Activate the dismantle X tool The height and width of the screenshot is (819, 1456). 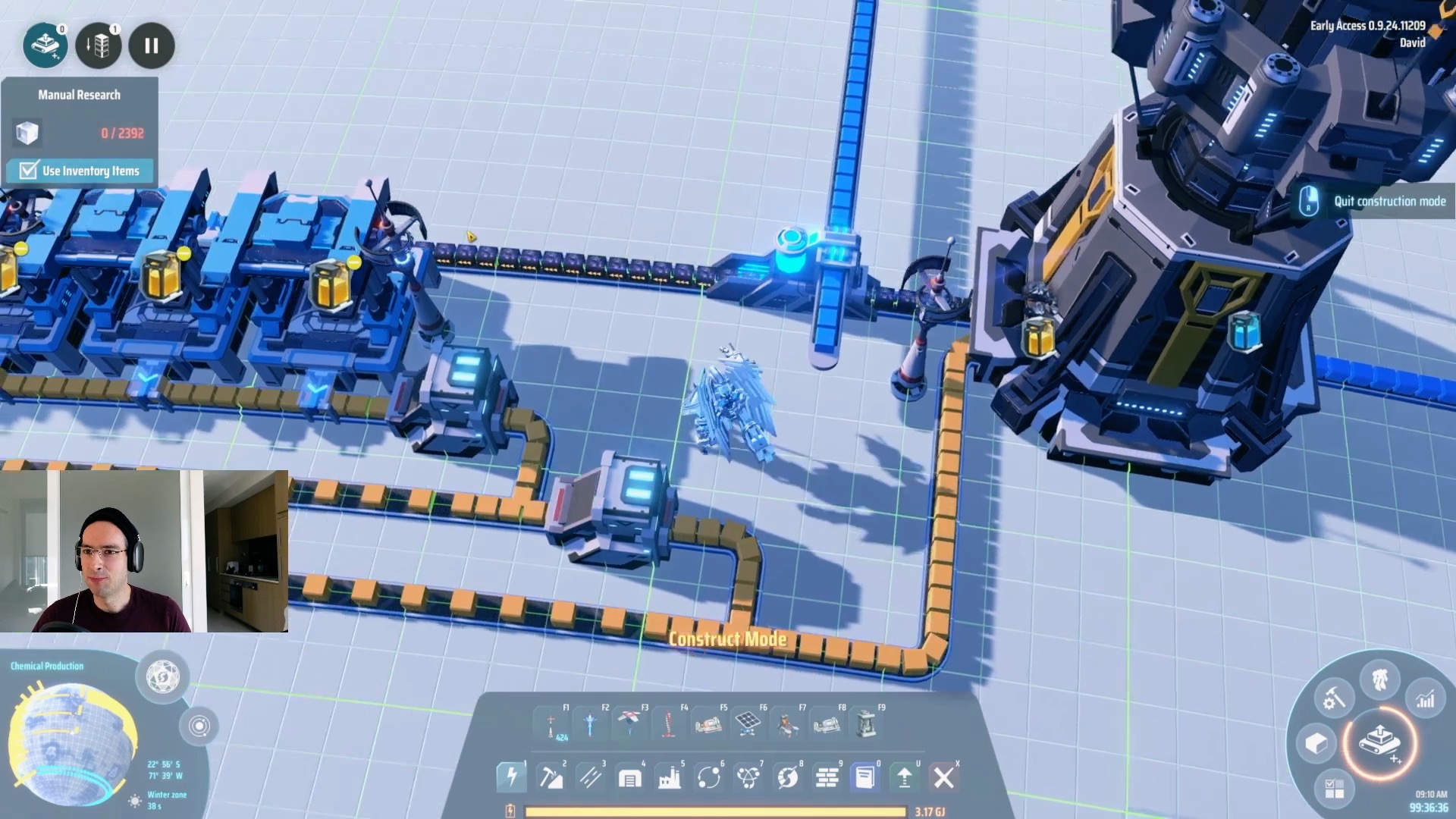click(943, 777)
